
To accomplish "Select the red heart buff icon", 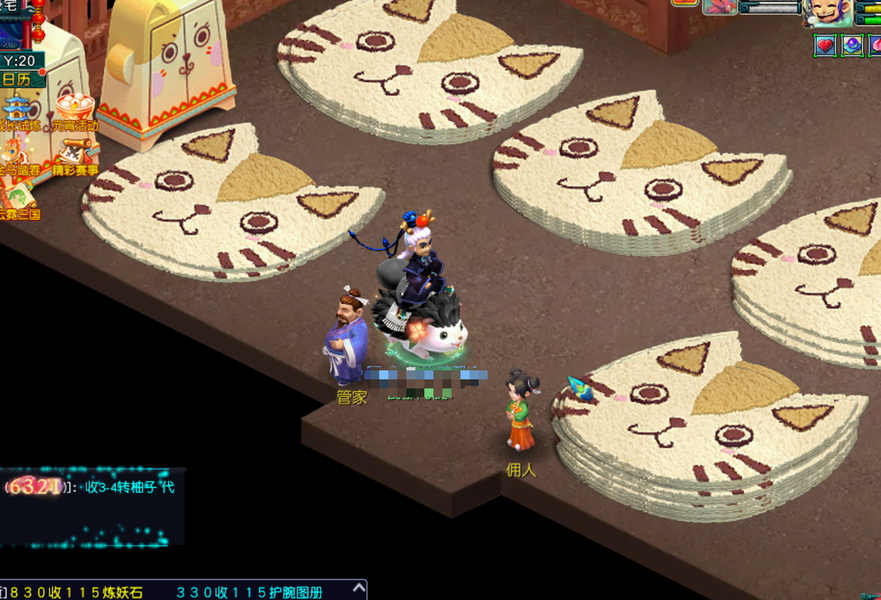I will [825, 45].
